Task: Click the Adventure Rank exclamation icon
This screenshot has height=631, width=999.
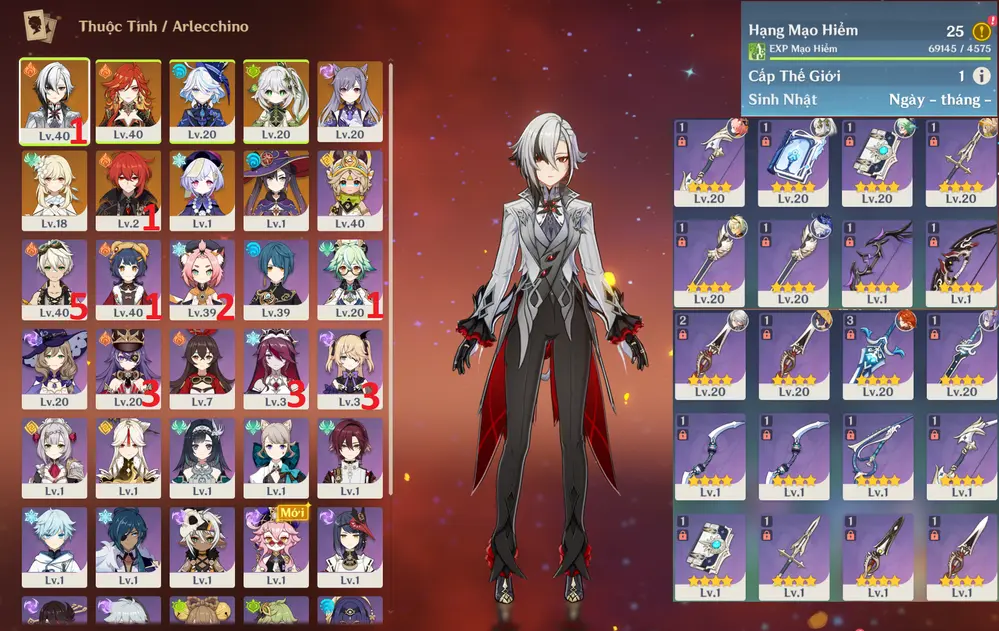Action: [981, 32]
